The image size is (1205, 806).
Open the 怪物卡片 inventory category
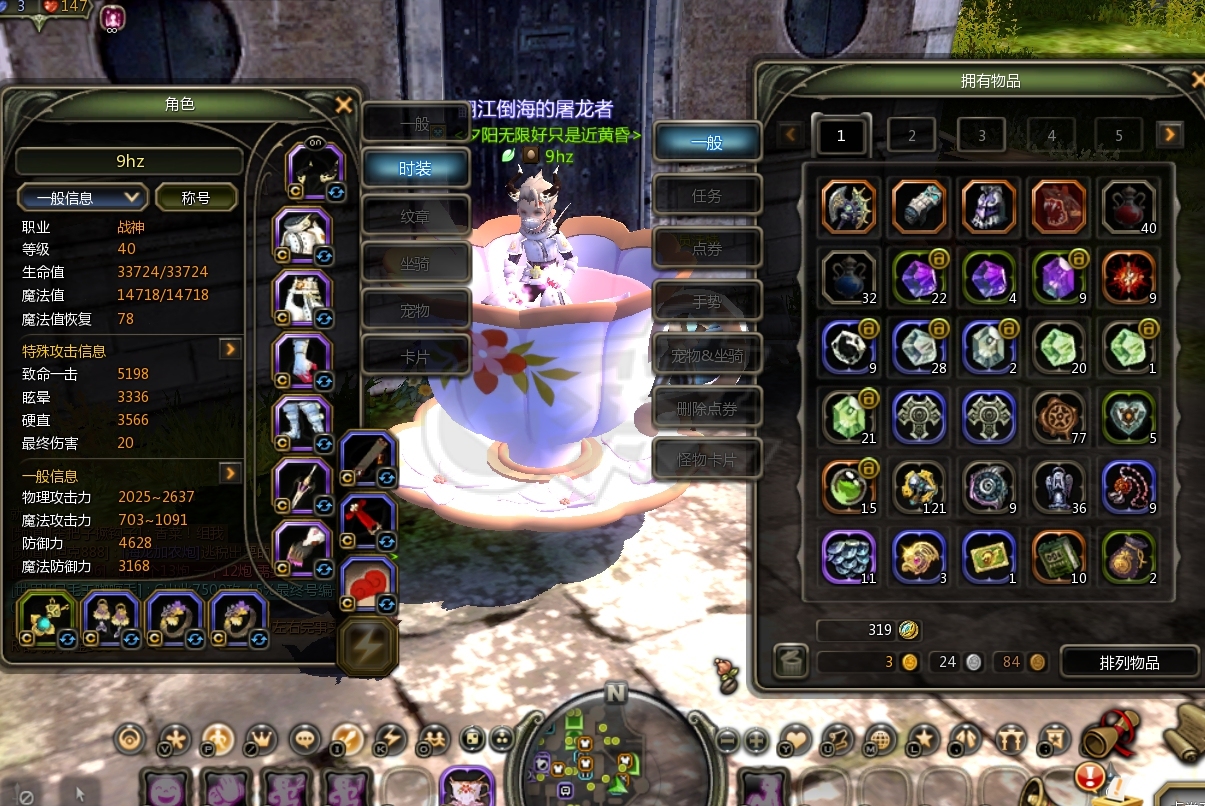click(707, 461)
